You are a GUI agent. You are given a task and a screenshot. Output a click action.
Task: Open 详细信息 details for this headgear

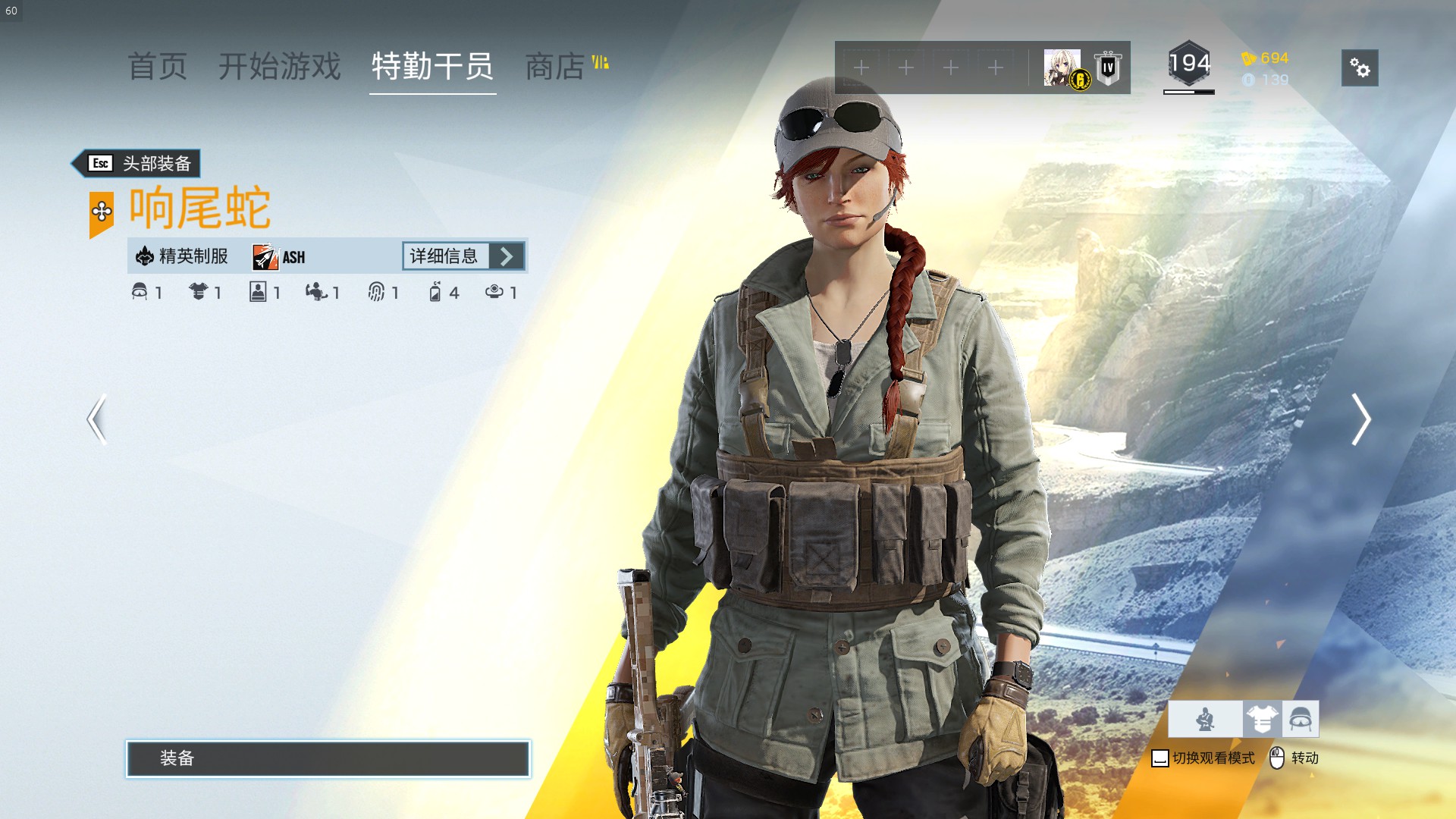point(463,256)
